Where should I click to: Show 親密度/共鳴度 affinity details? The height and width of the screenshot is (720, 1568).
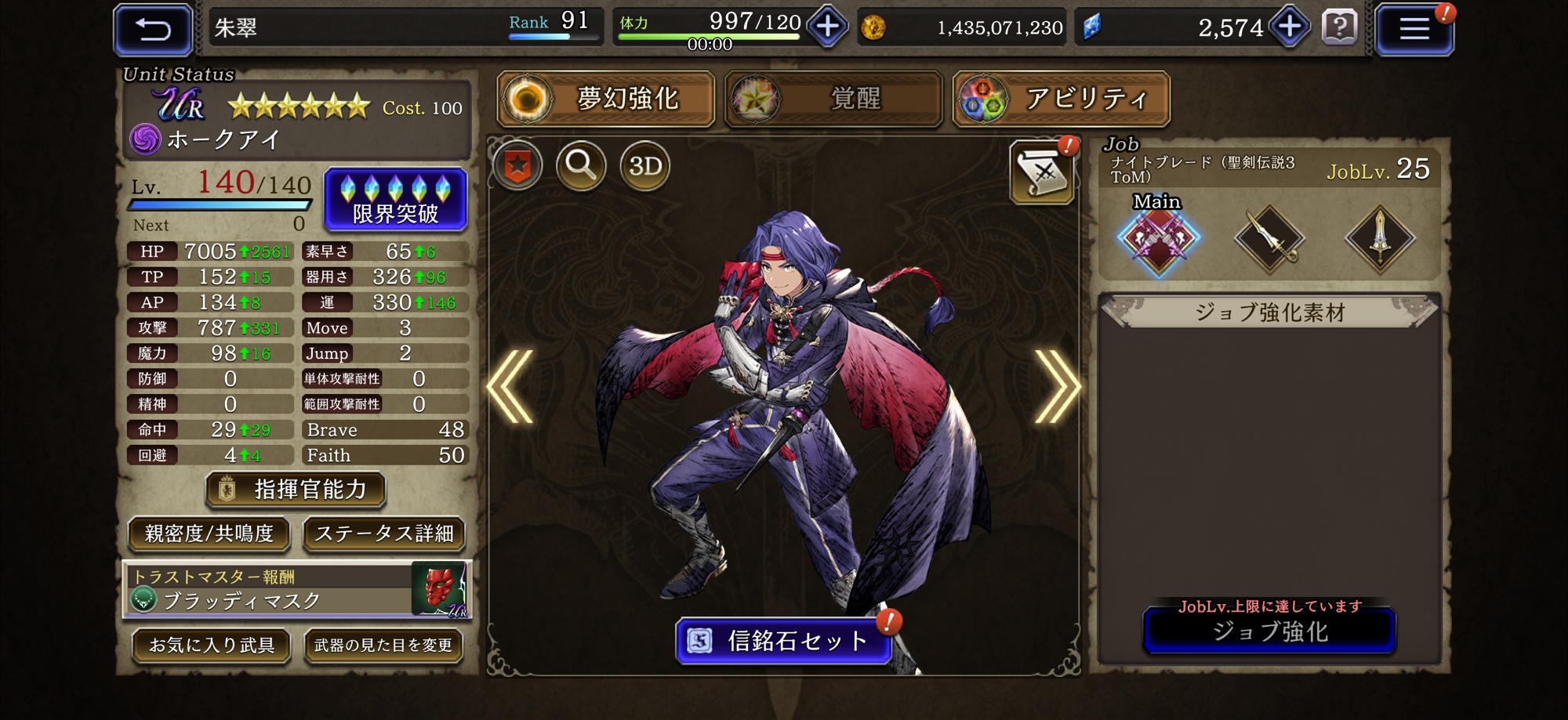[209, 534]
